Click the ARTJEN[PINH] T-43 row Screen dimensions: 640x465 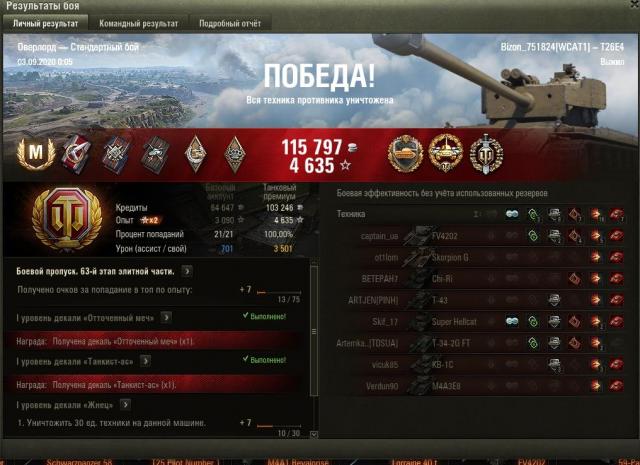(x=480, y=300)
